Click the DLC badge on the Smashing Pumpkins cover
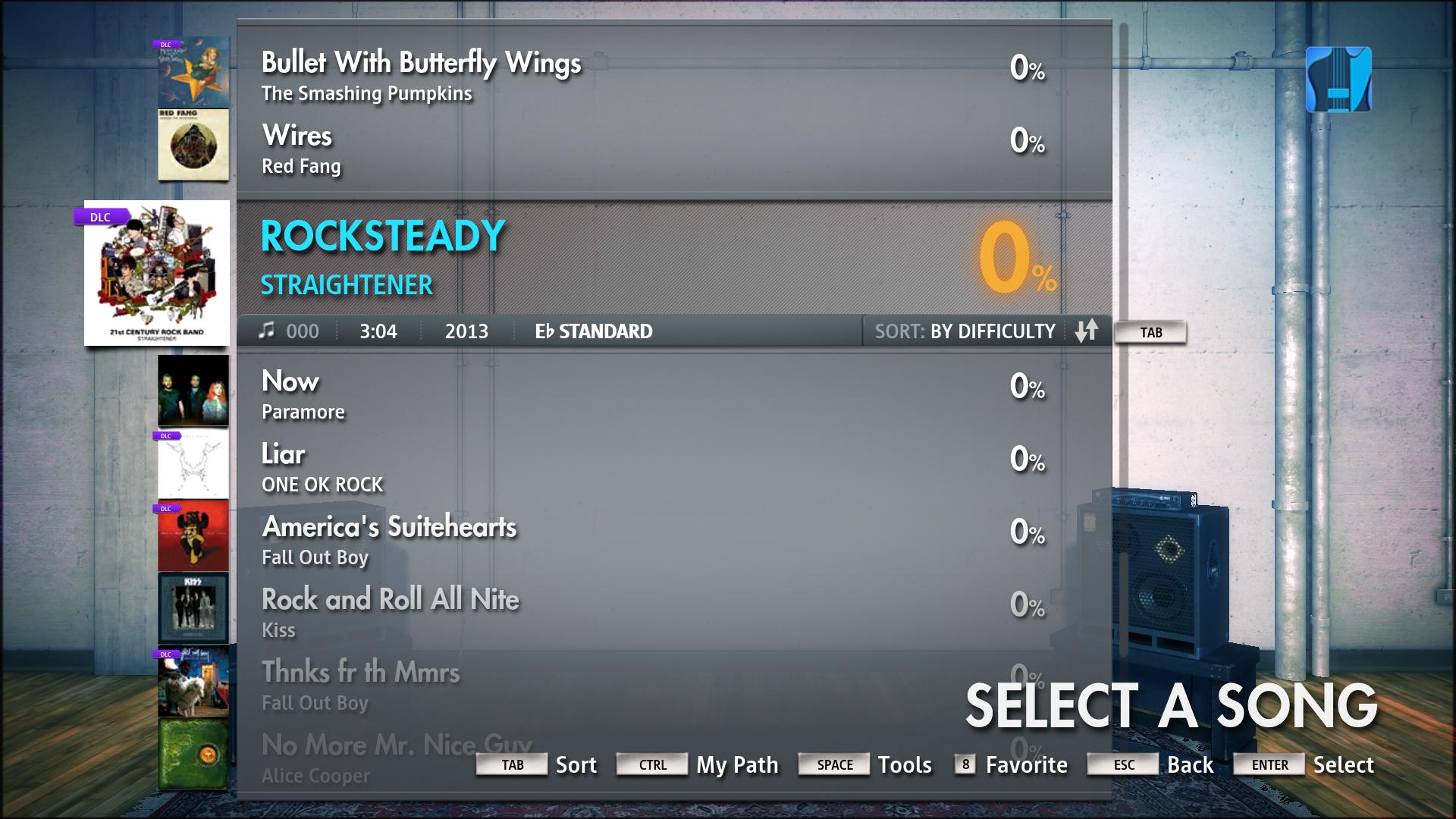This screenshot has width=1456, height=819. point(167,45)
